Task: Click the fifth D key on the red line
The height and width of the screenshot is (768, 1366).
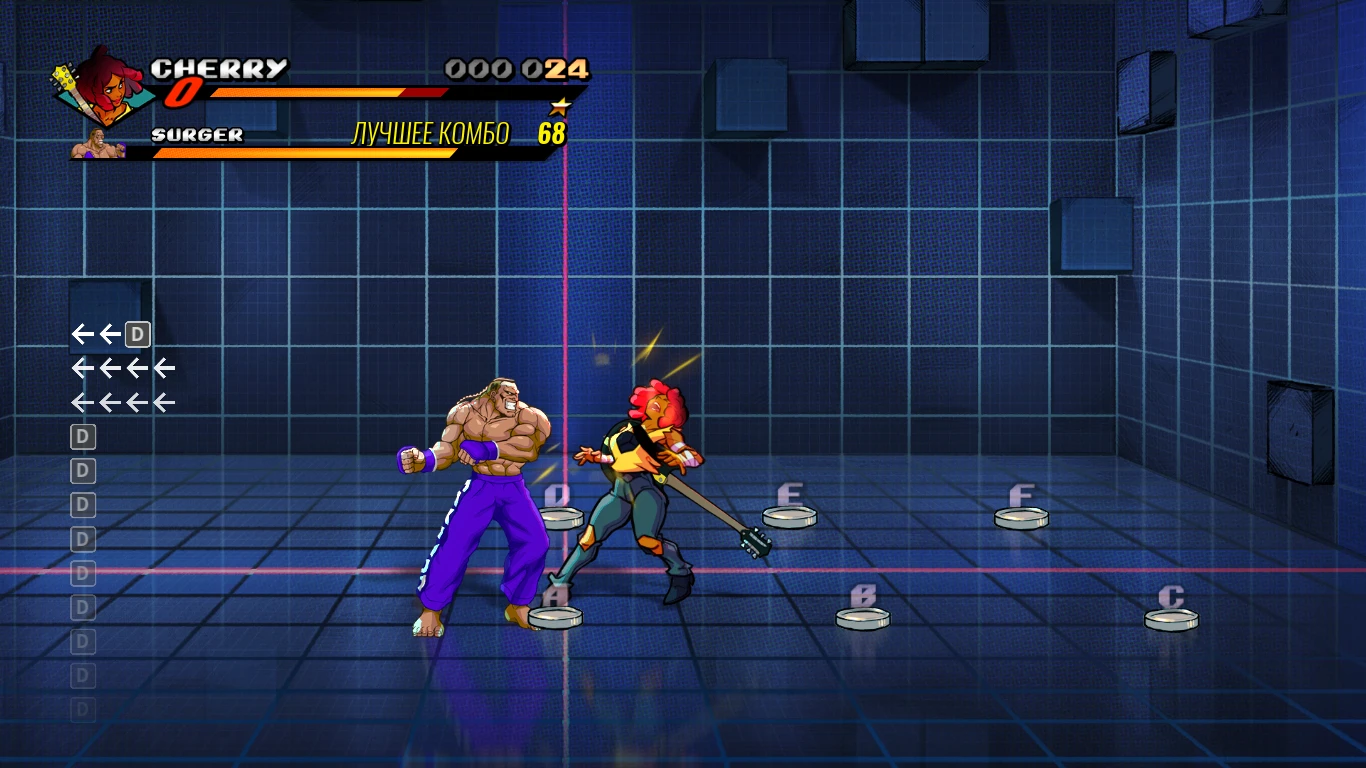Action: point(83,571)
